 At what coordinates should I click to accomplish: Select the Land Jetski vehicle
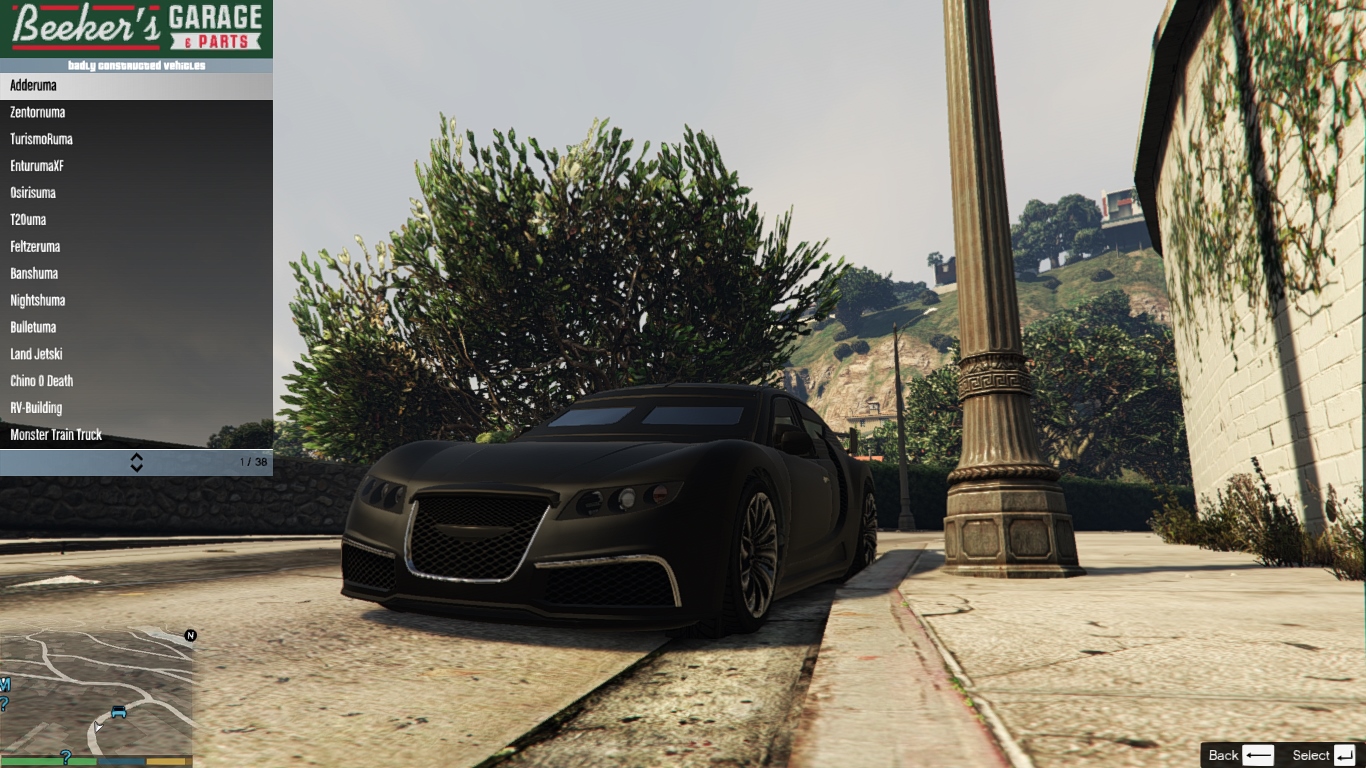(x=136, y=355)
